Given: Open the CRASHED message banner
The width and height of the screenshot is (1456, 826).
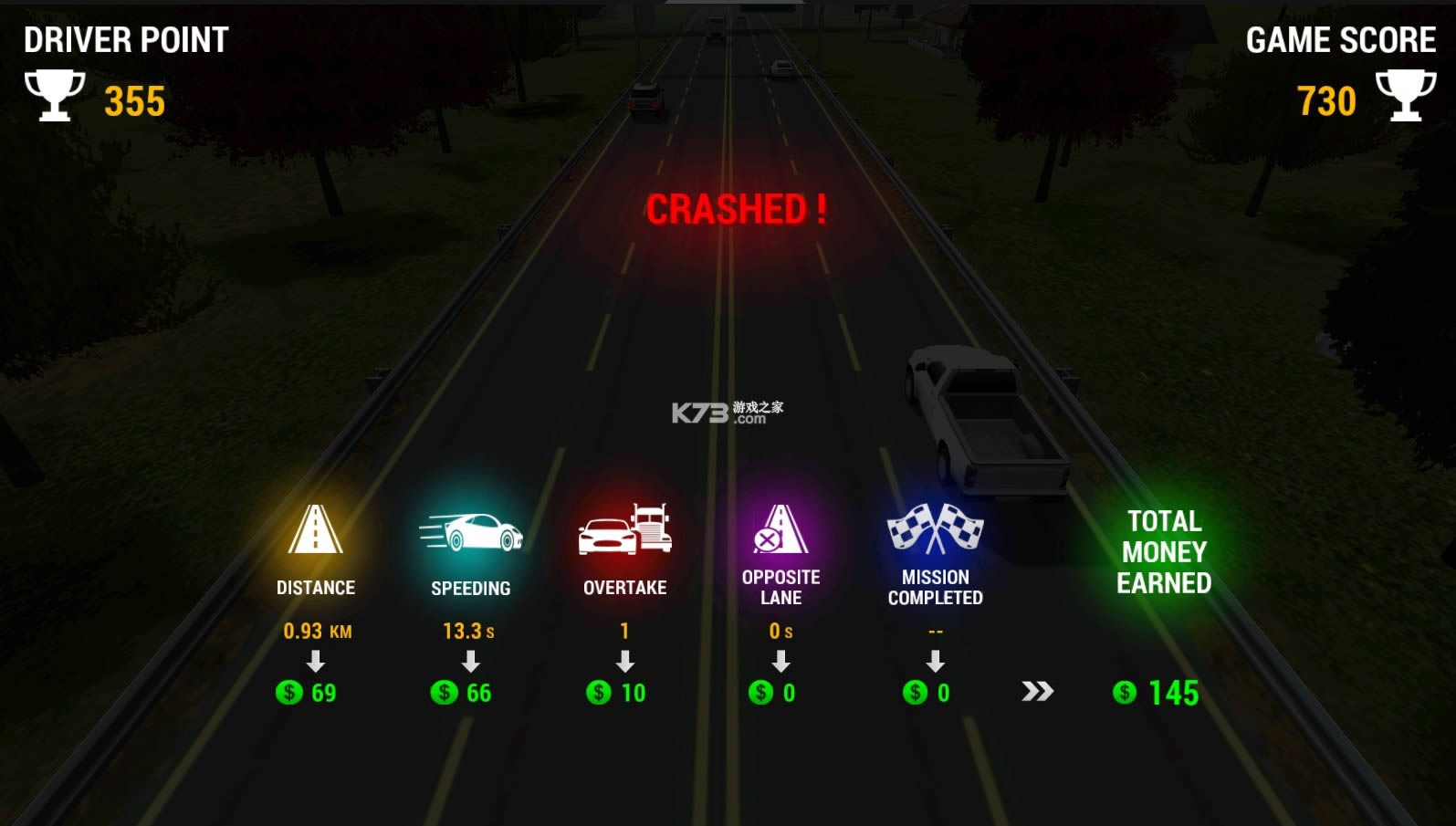Looking at the screenshot, I should coord(736,209).
